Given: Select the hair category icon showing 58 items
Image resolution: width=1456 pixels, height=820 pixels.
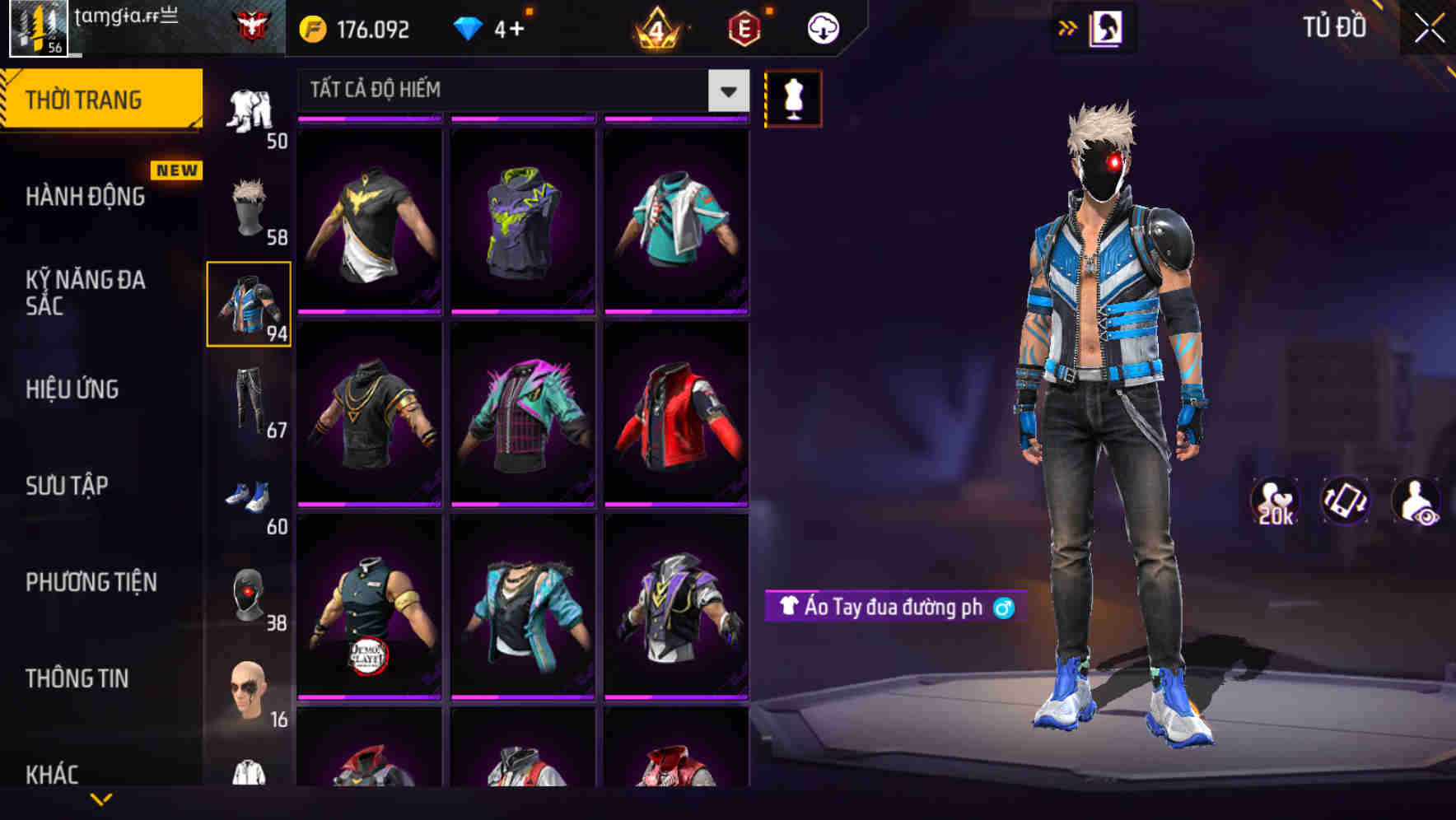Looking at the screenshot, I should (250, 206).
